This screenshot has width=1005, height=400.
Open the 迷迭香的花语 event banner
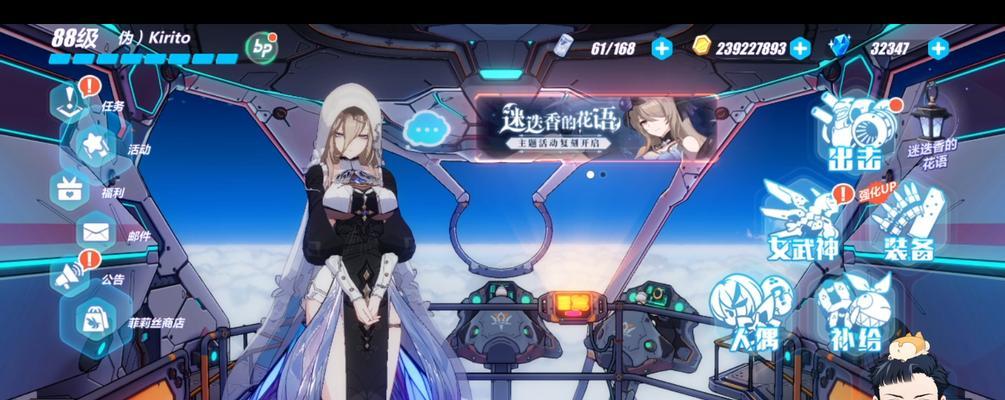point(595,128)
